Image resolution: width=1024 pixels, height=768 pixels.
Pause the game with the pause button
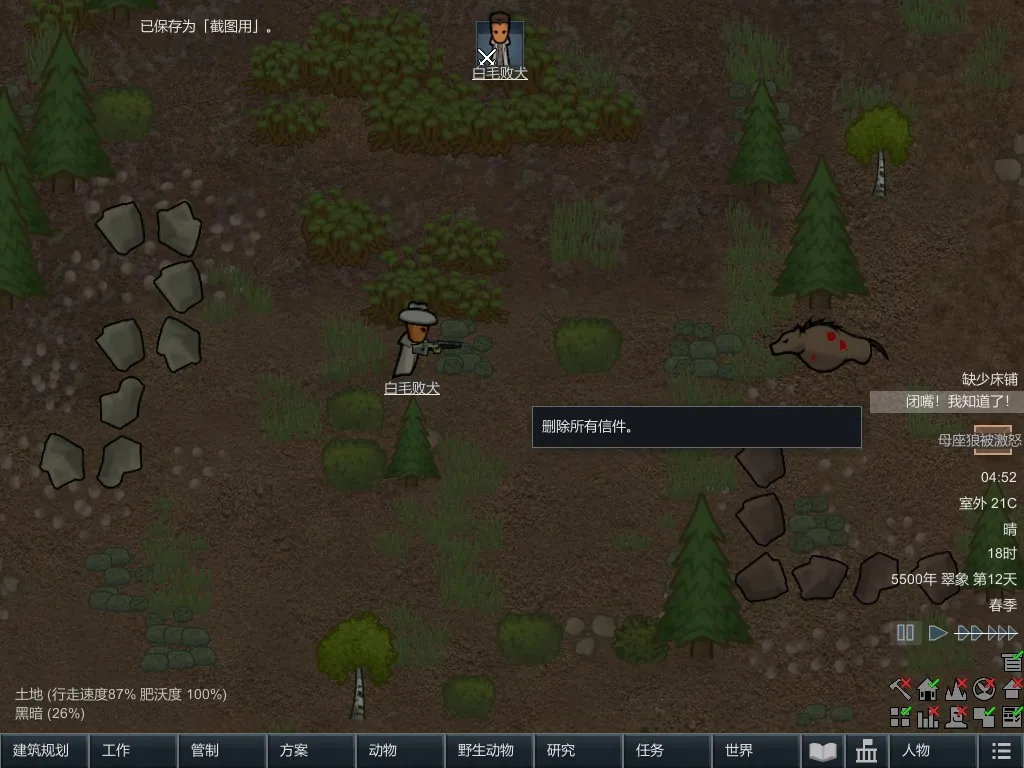906,633
